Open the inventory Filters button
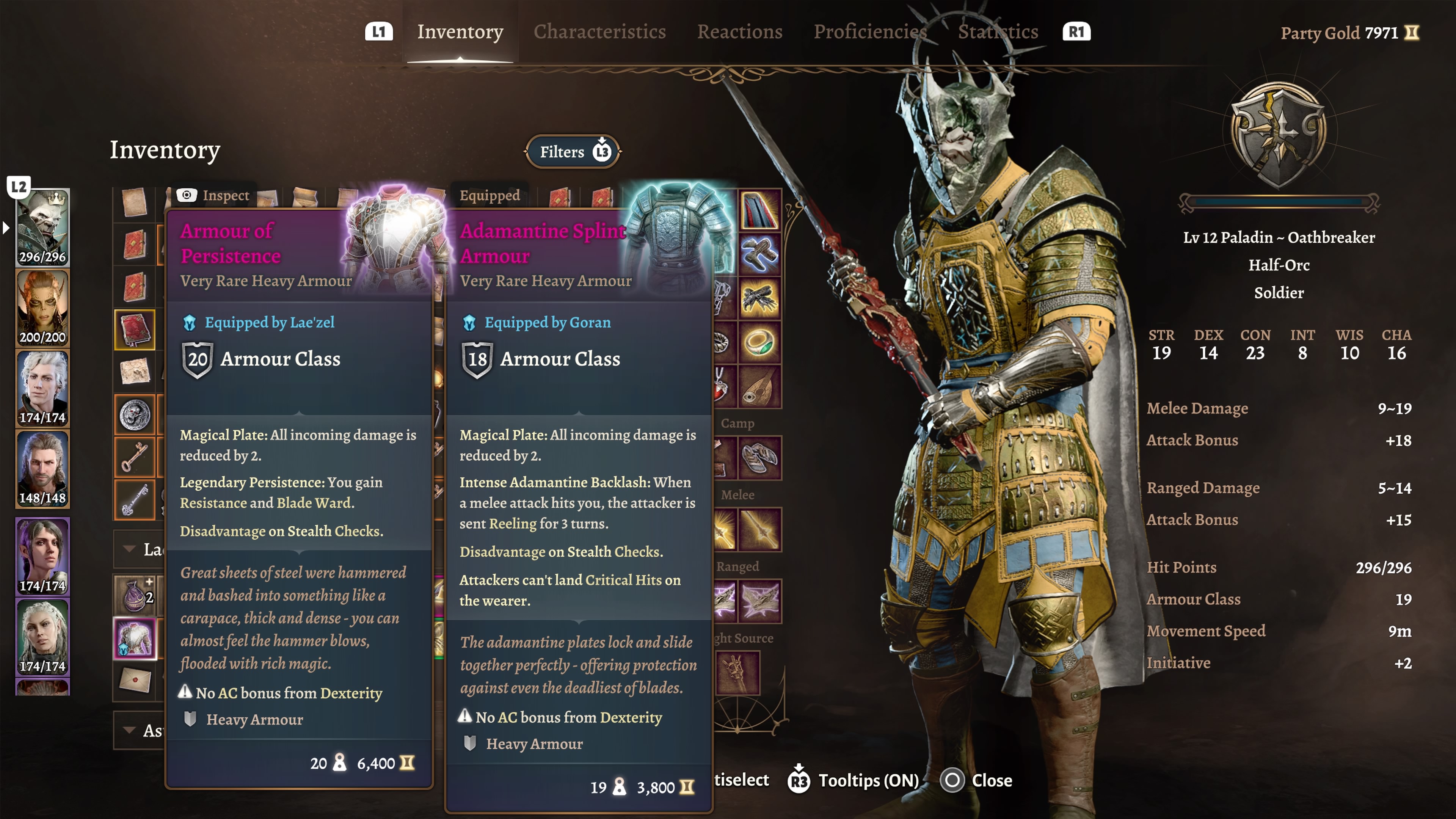This screenshot has height=819, width=1456. click(573, 152)
